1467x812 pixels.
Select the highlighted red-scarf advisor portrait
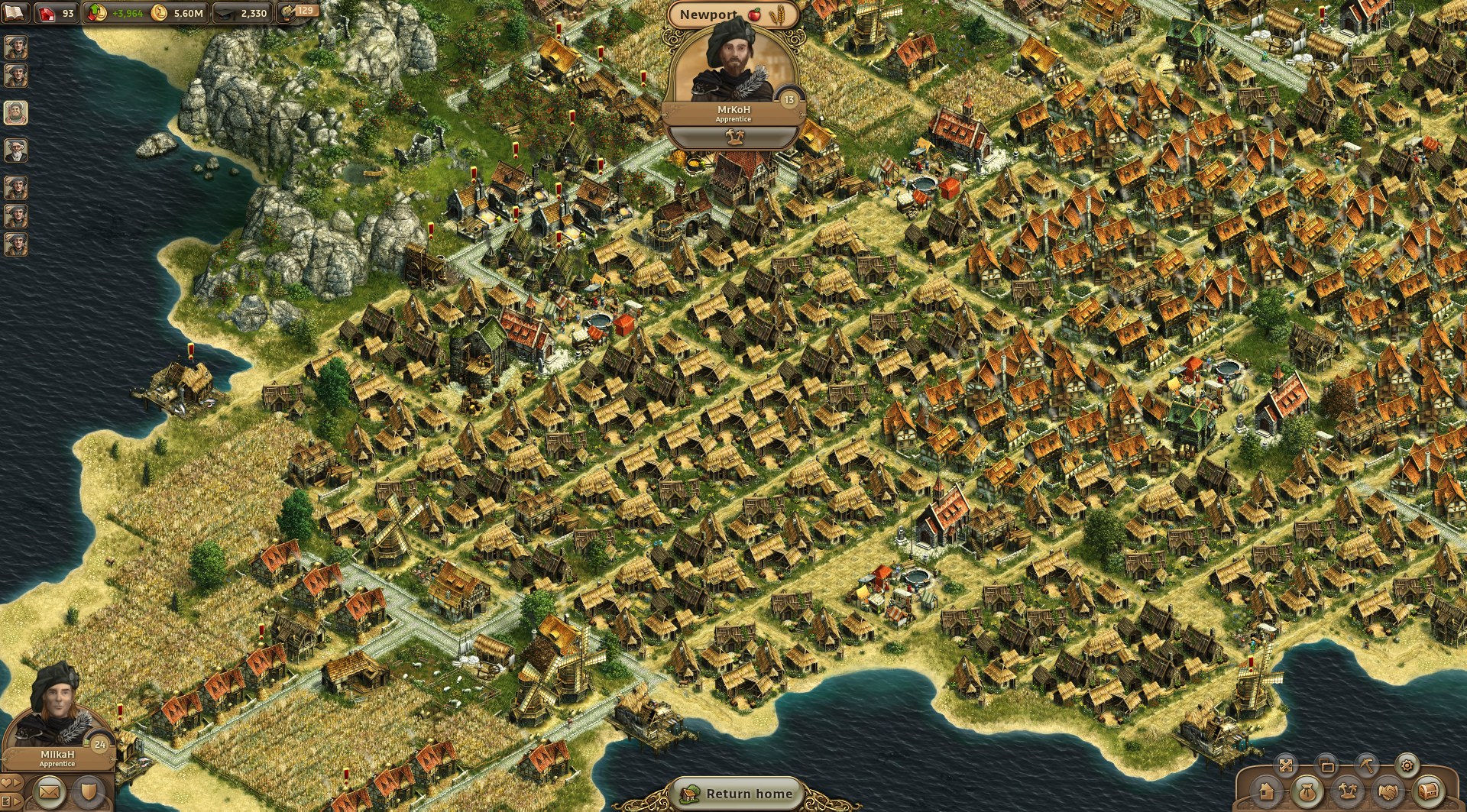[x=15, y=112]
